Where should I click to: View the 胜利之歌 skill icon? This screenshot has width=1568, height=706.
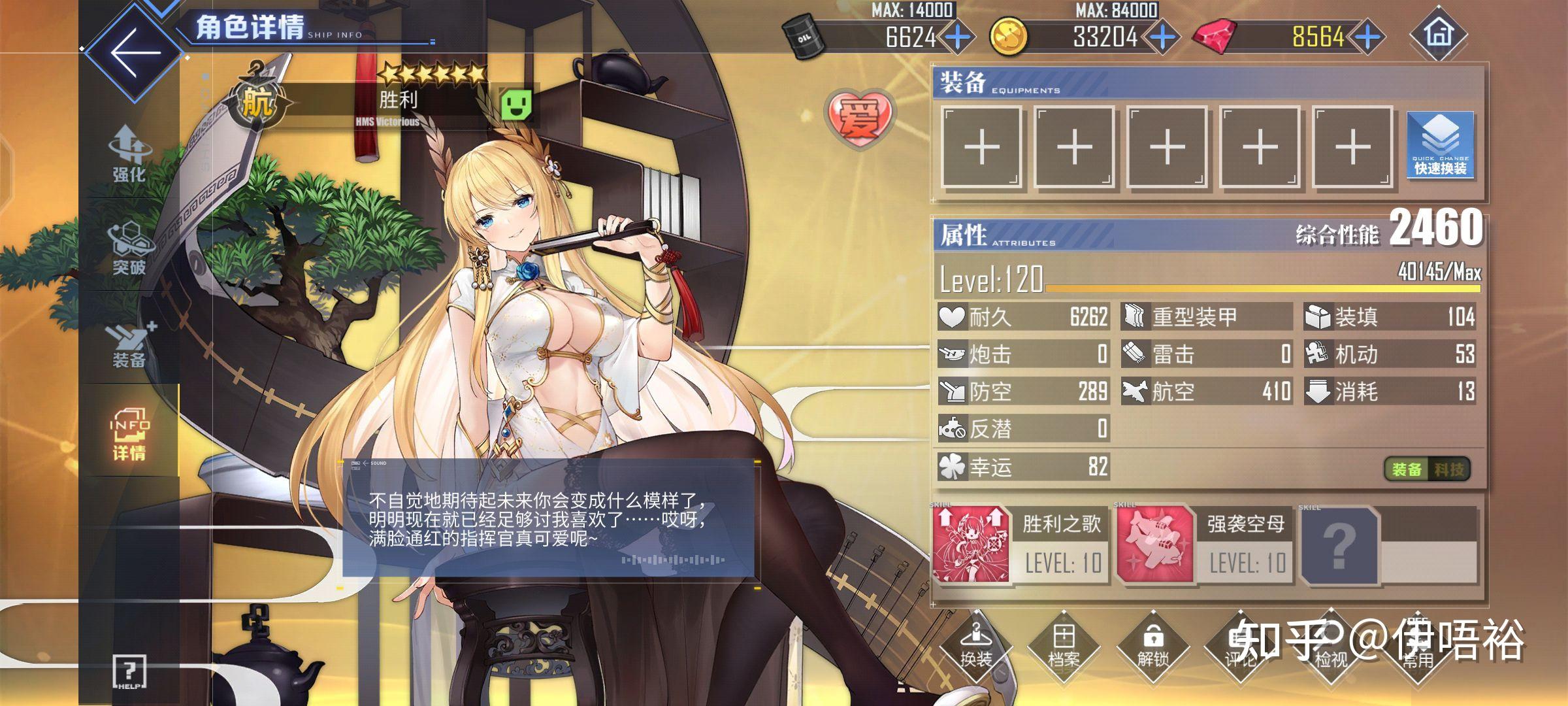tap(971, 545)
